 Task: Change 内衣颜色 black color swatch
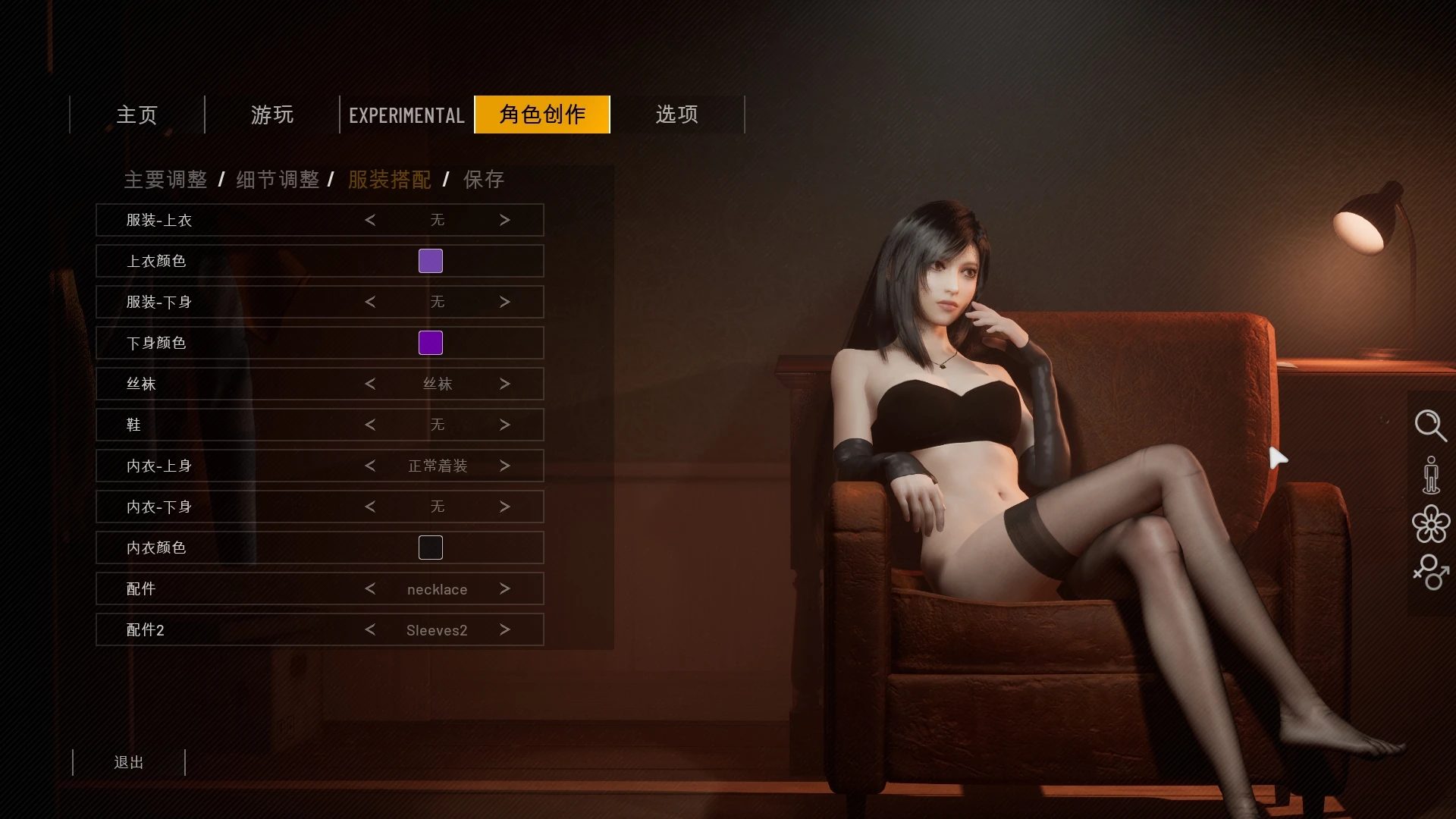[431, 548]
